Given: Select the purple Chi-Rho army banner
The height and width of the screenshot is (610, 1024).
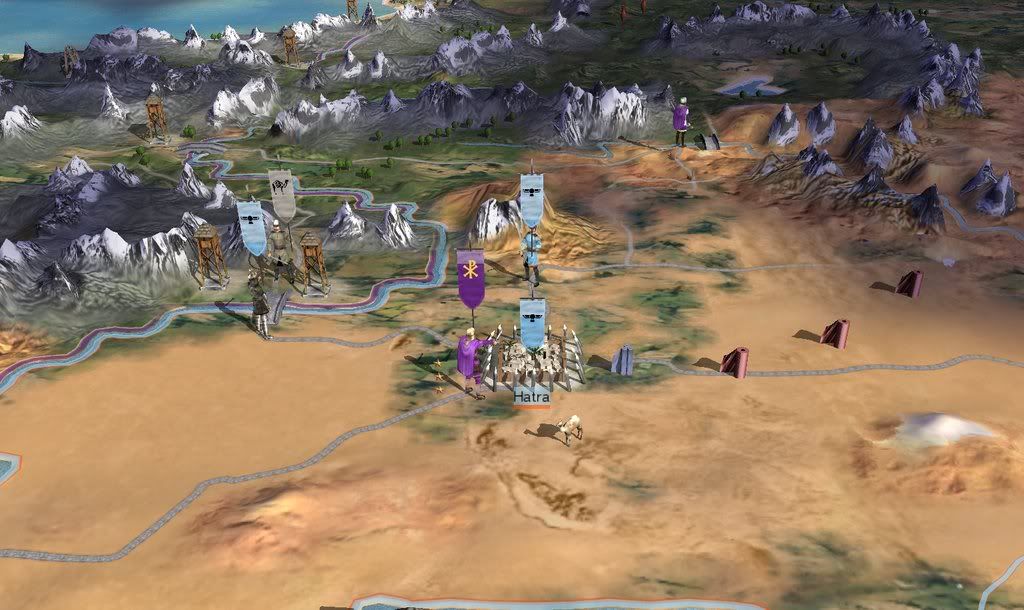Looking at the screenshot, I should (470, 277).
